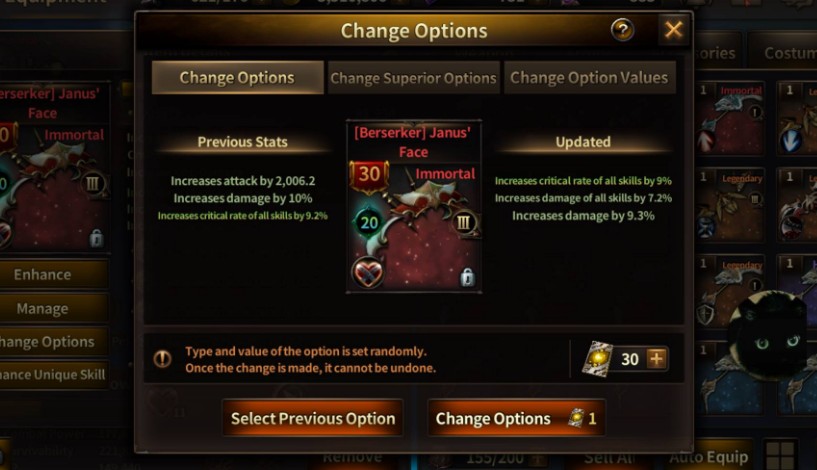The image size is (817, 470).
Task: Open the Enhance menu button
Action: coord(43,274)
